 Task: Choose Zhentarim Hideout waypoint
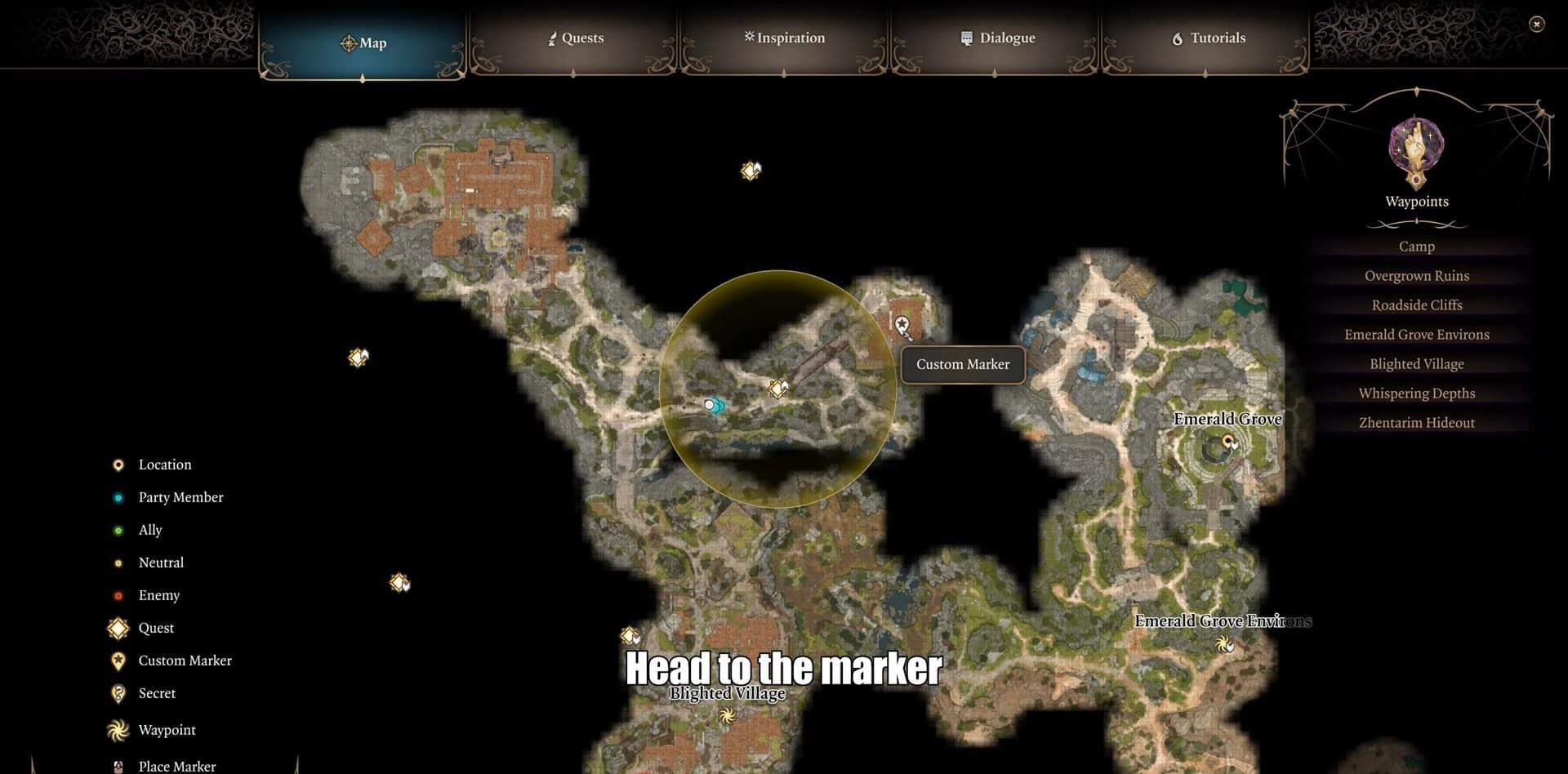tap(1416, 423)
